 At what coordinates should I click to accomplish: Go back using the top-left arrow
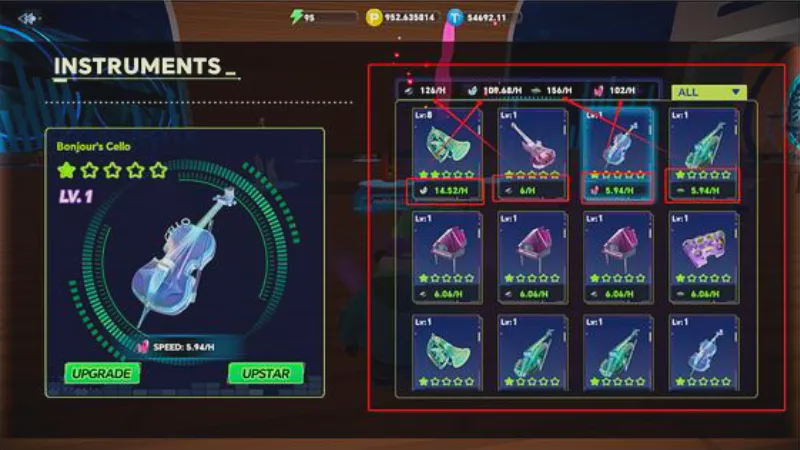click(29, 18)
